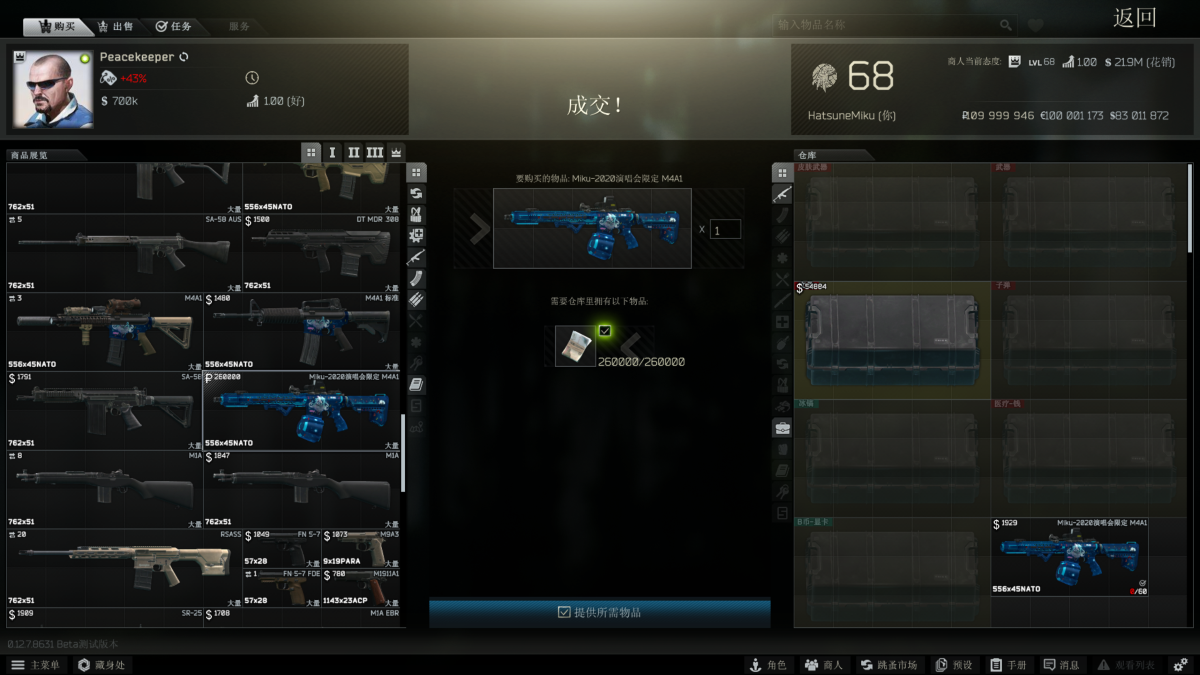
Task: Open the 出售 (Sell) tab
Action: coord(115,26)
